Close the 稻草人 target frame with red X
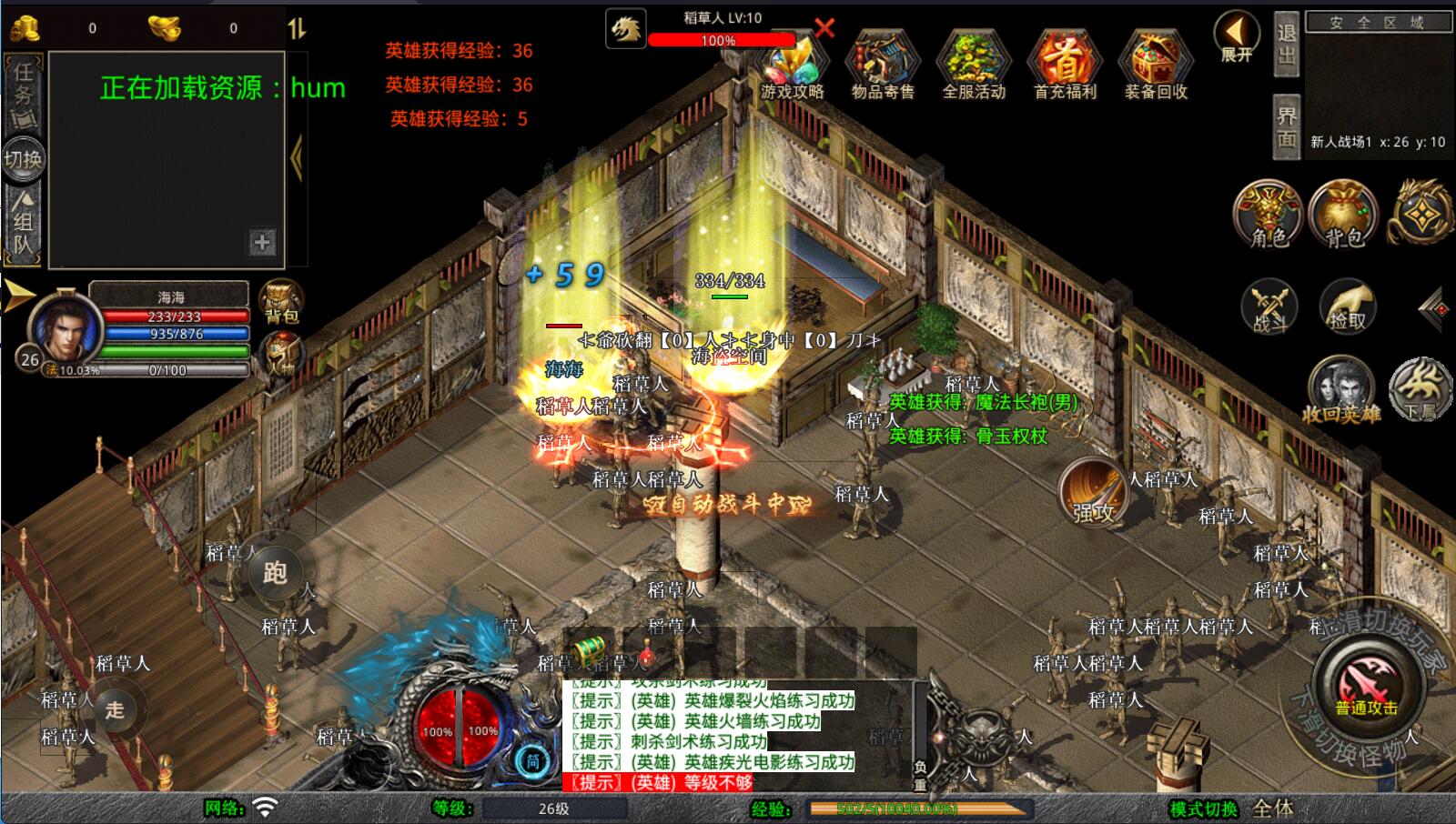This screenshot has height=824, width=1456. (824, 27)
